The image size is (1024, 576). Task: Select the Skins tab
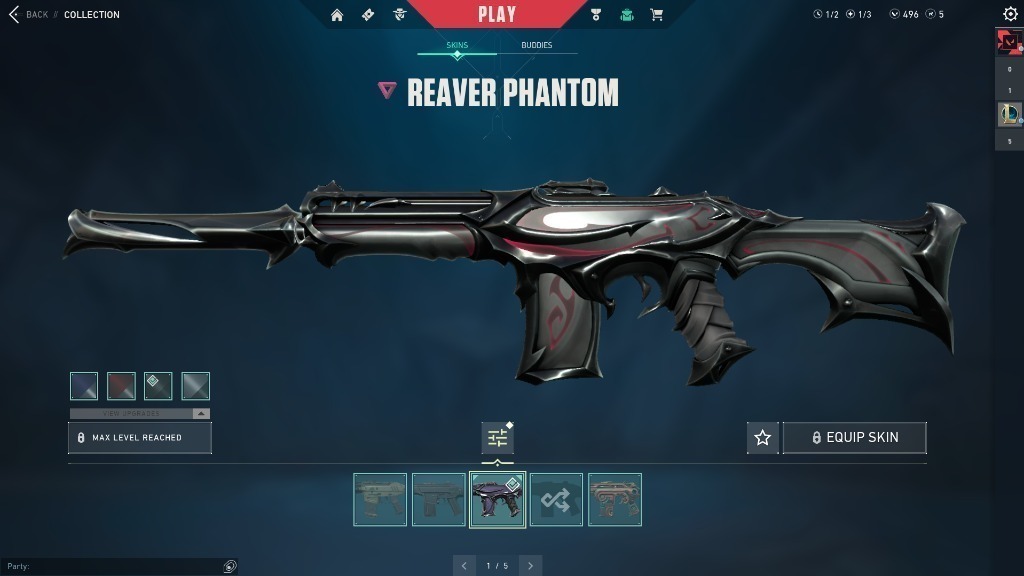click(457, 46)
